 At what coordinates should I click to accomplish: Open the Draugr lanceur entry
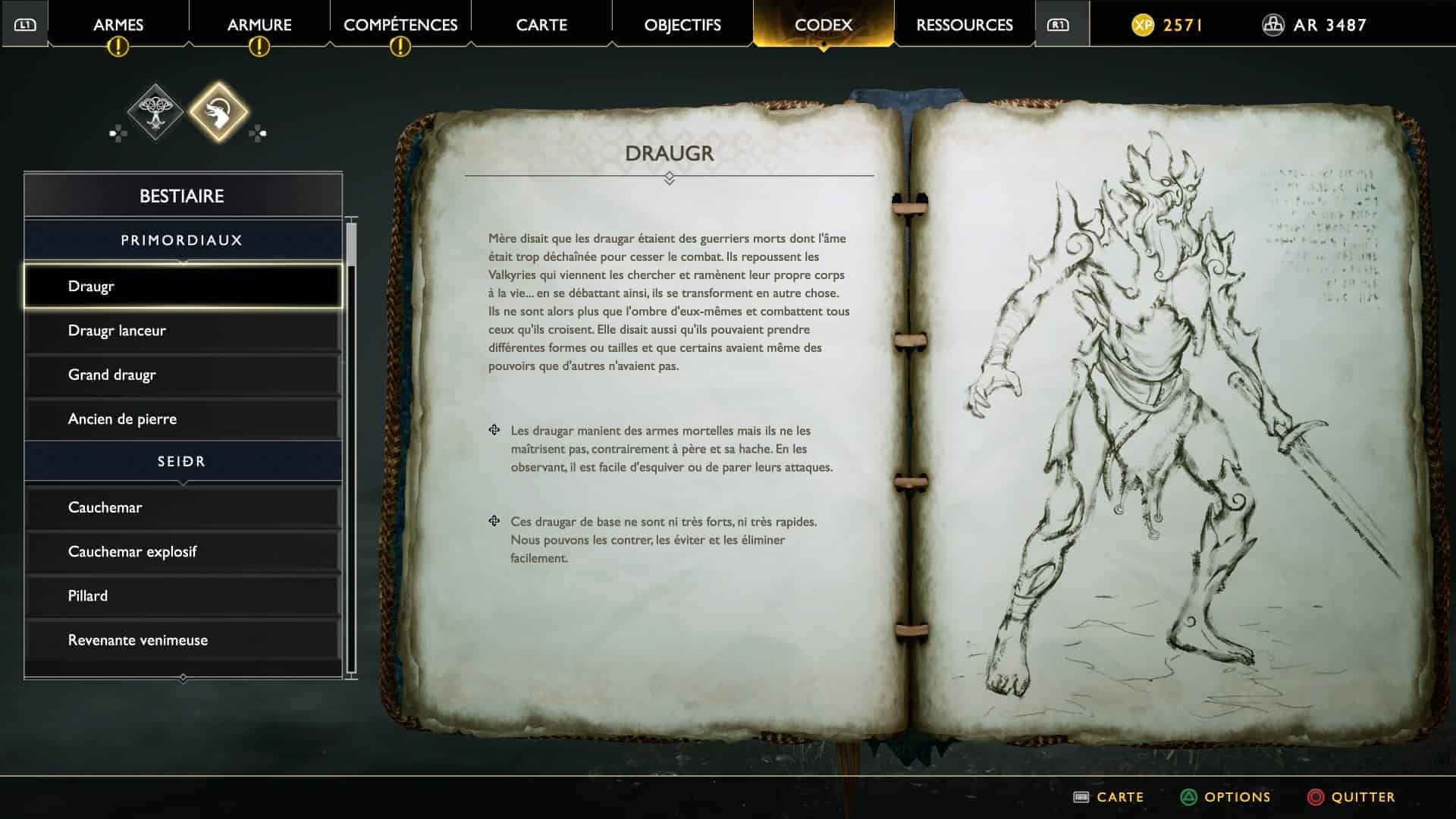182,331
